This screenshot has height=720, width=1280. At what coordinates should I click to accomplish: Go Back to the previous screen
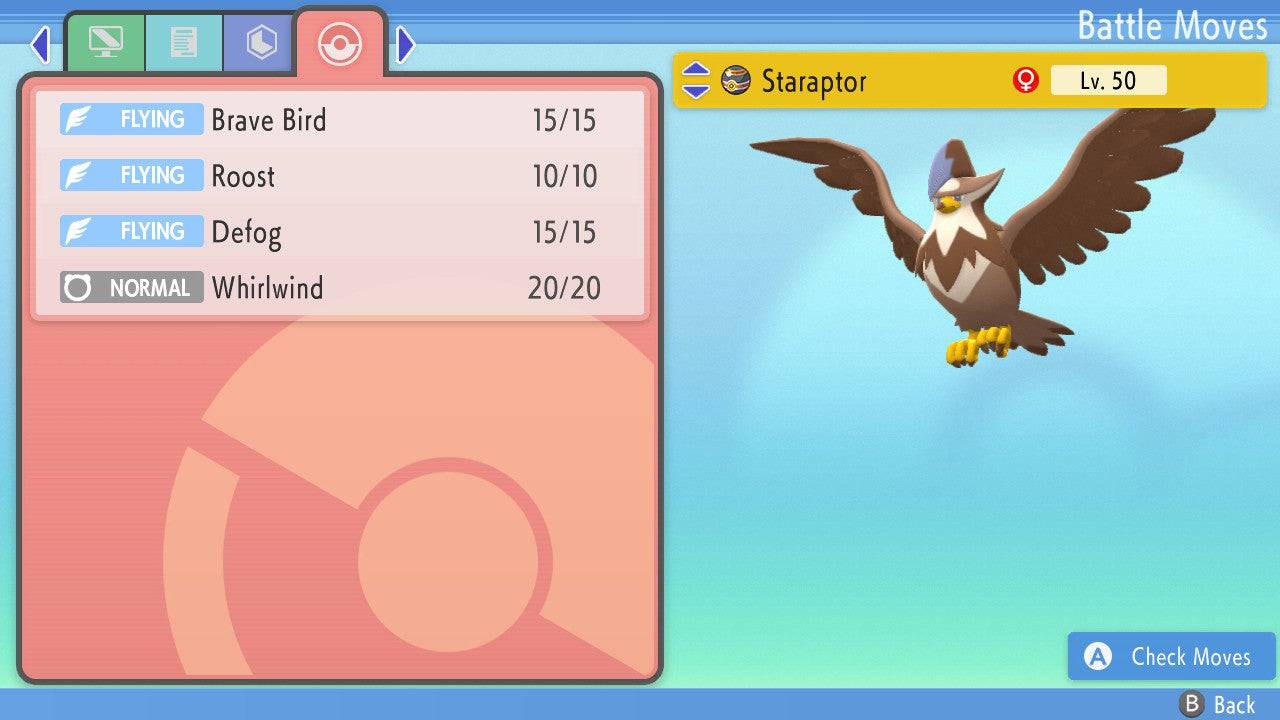(x=1217, y=705)
